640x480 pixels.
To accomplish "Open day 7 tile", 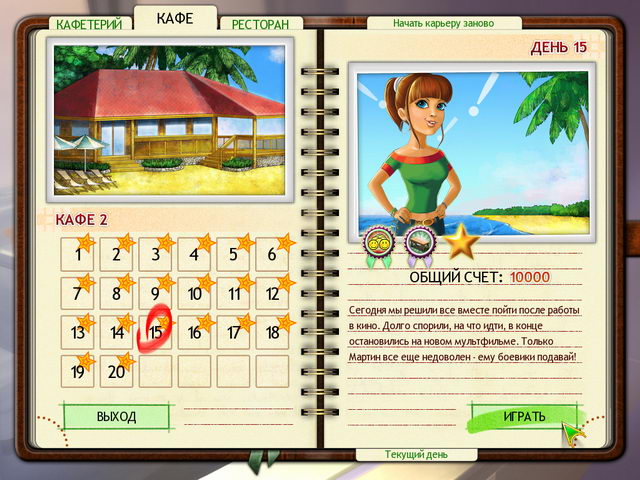I will [x=78, y=294].
